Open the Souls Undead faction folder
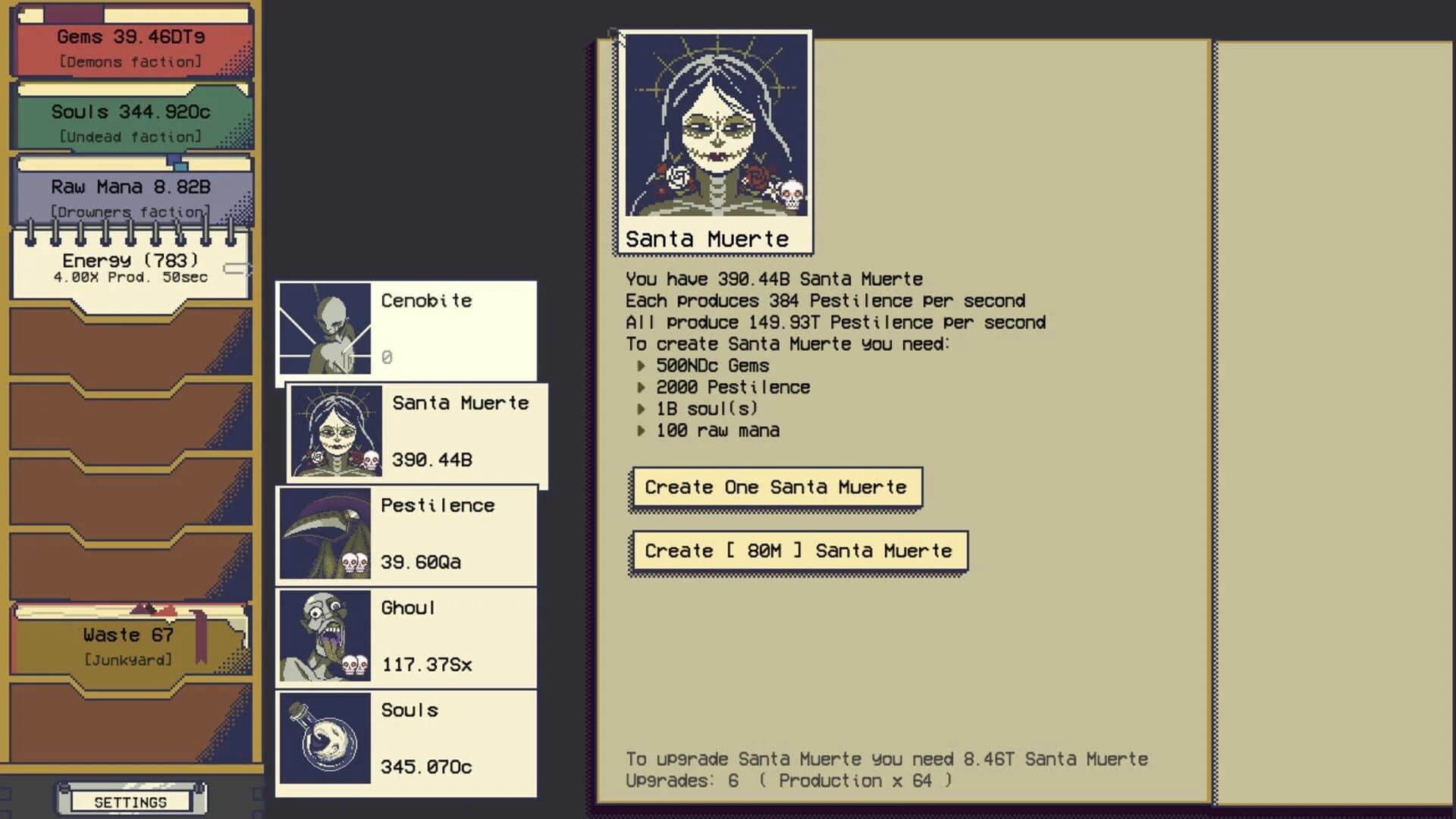 coord(129,121)
